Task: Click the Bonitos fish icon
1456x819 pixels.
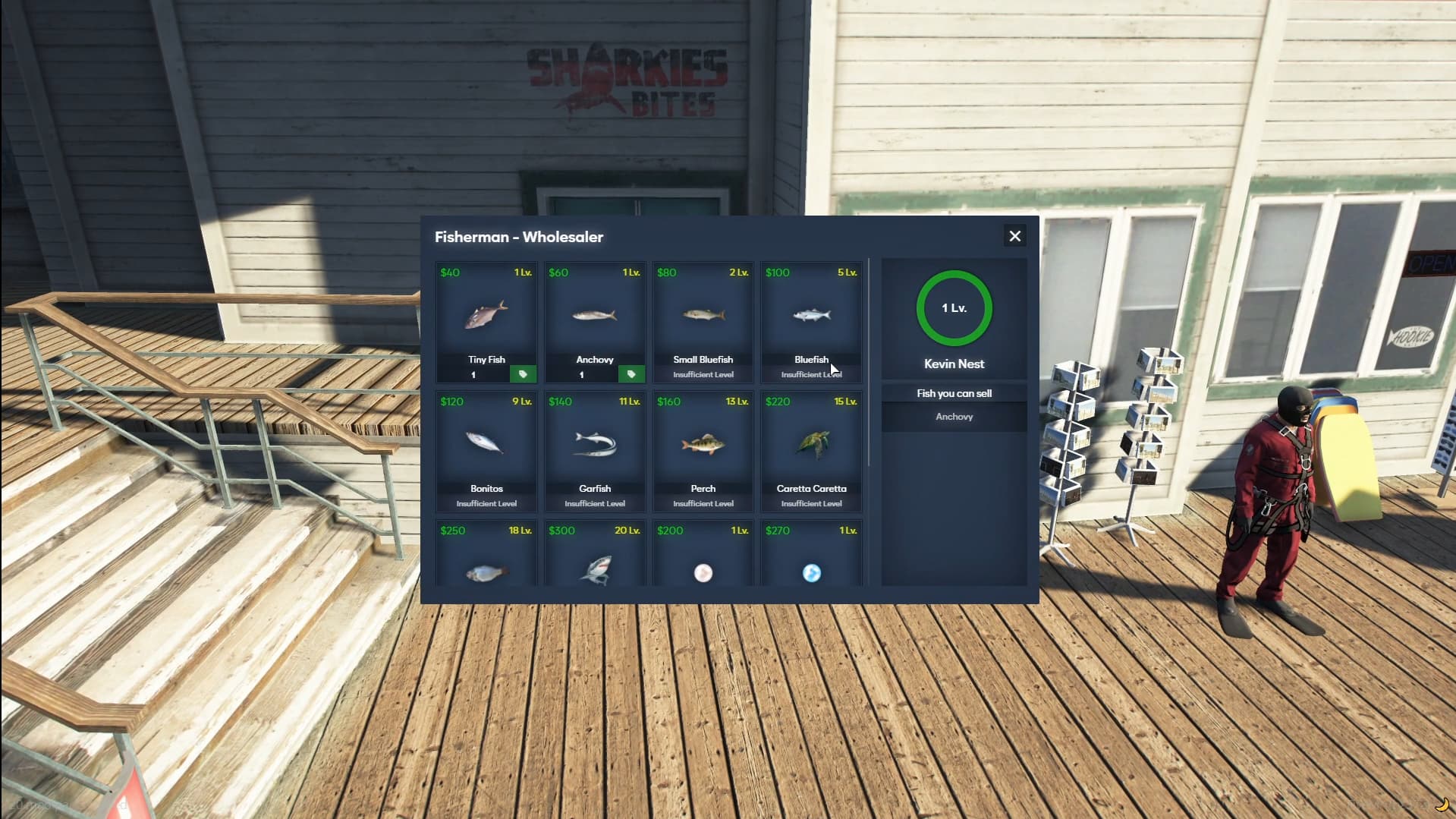Action: [486, 444]
